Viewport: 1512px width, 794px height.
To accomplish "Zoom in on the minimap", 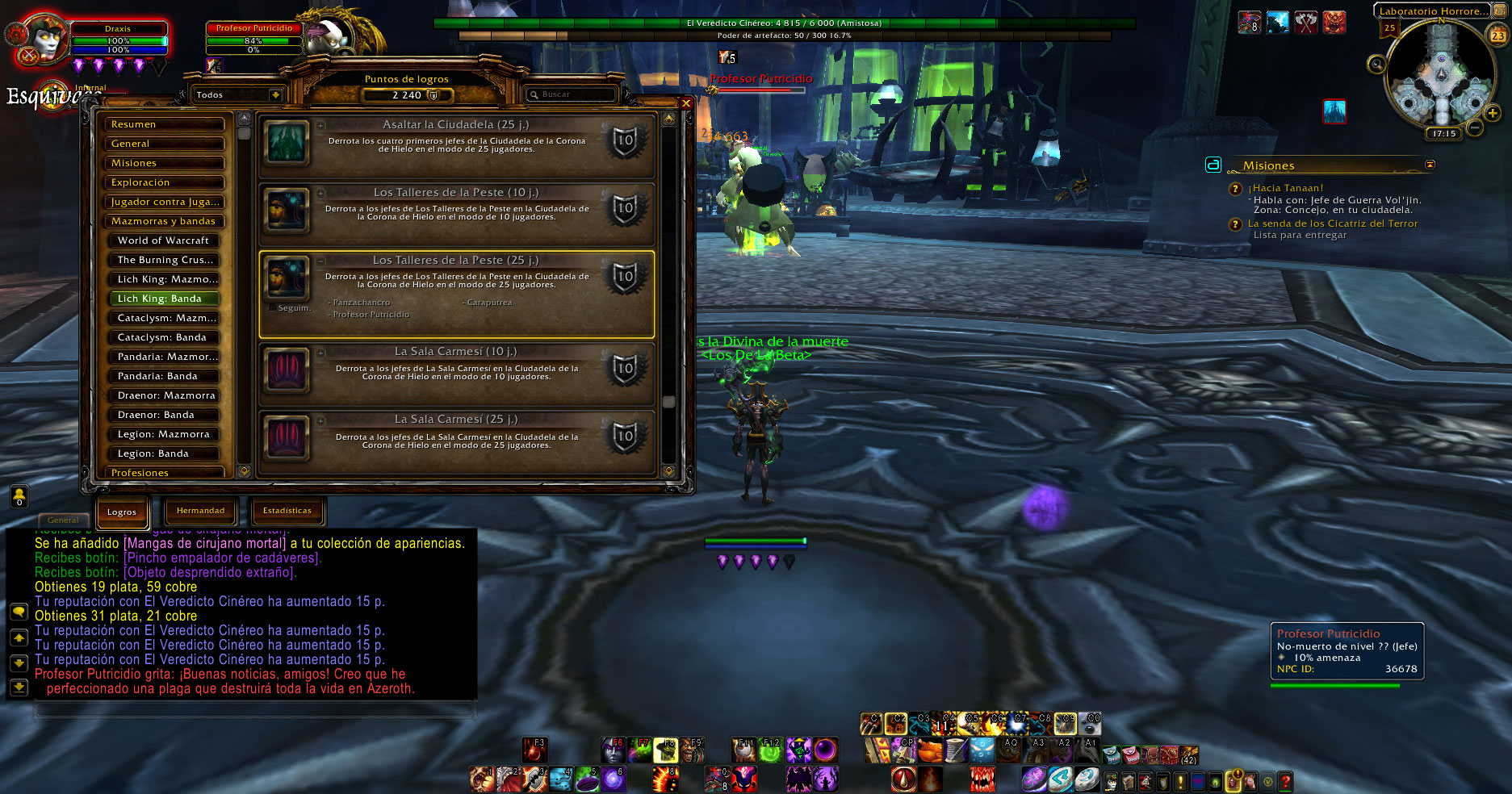I will click(x=1493, y=114).
